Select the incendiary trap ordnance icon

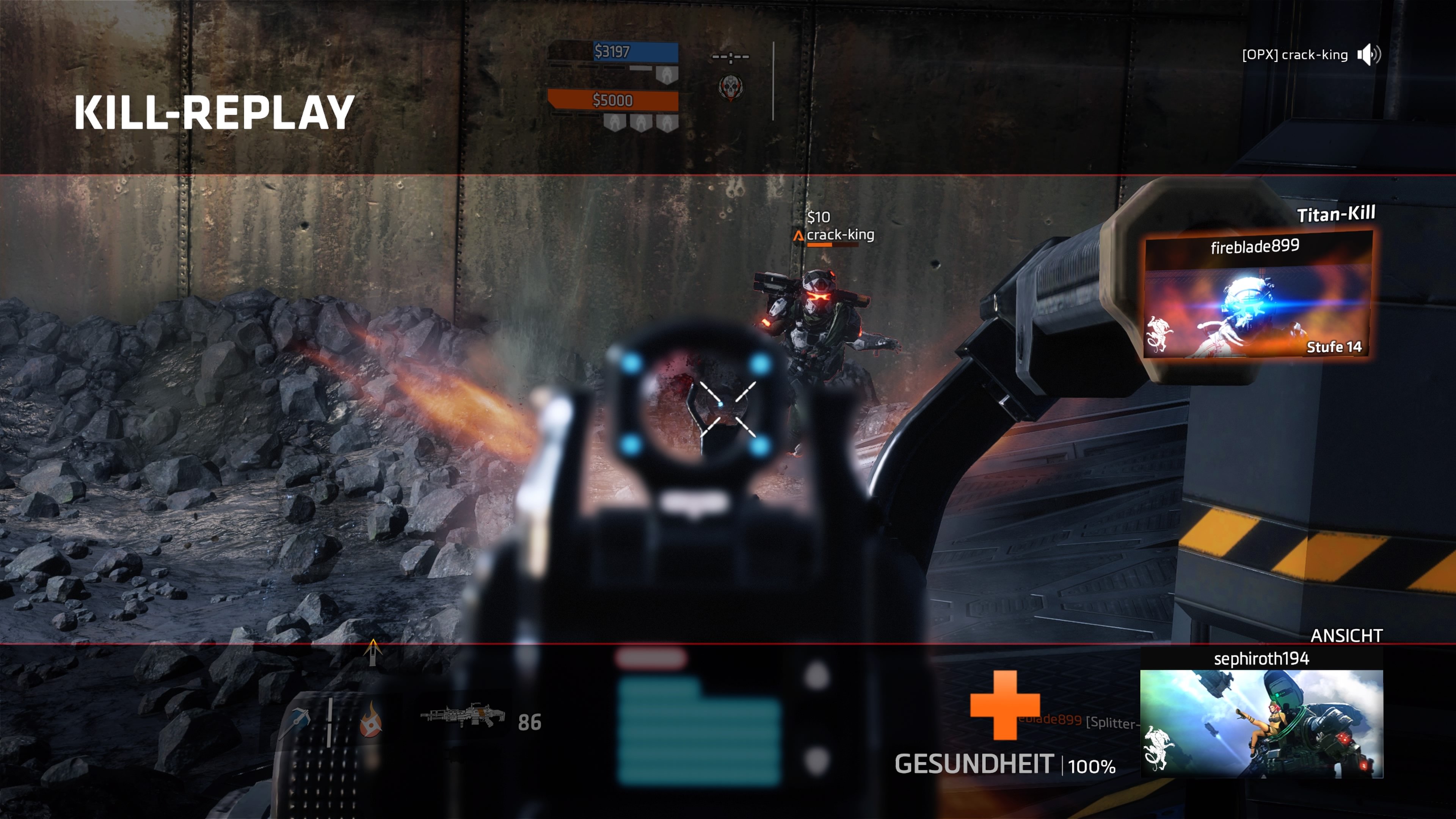(371, 723)
